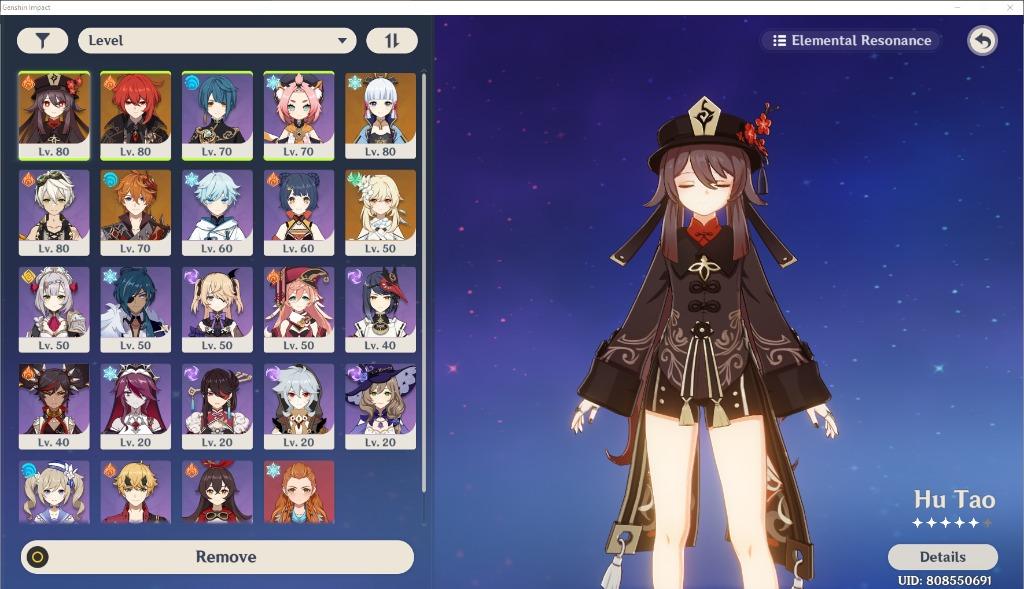The height and width of the screenshot is (589, 1024).
Task: Open Elemental Resonance info
Action: click(851, 41)
